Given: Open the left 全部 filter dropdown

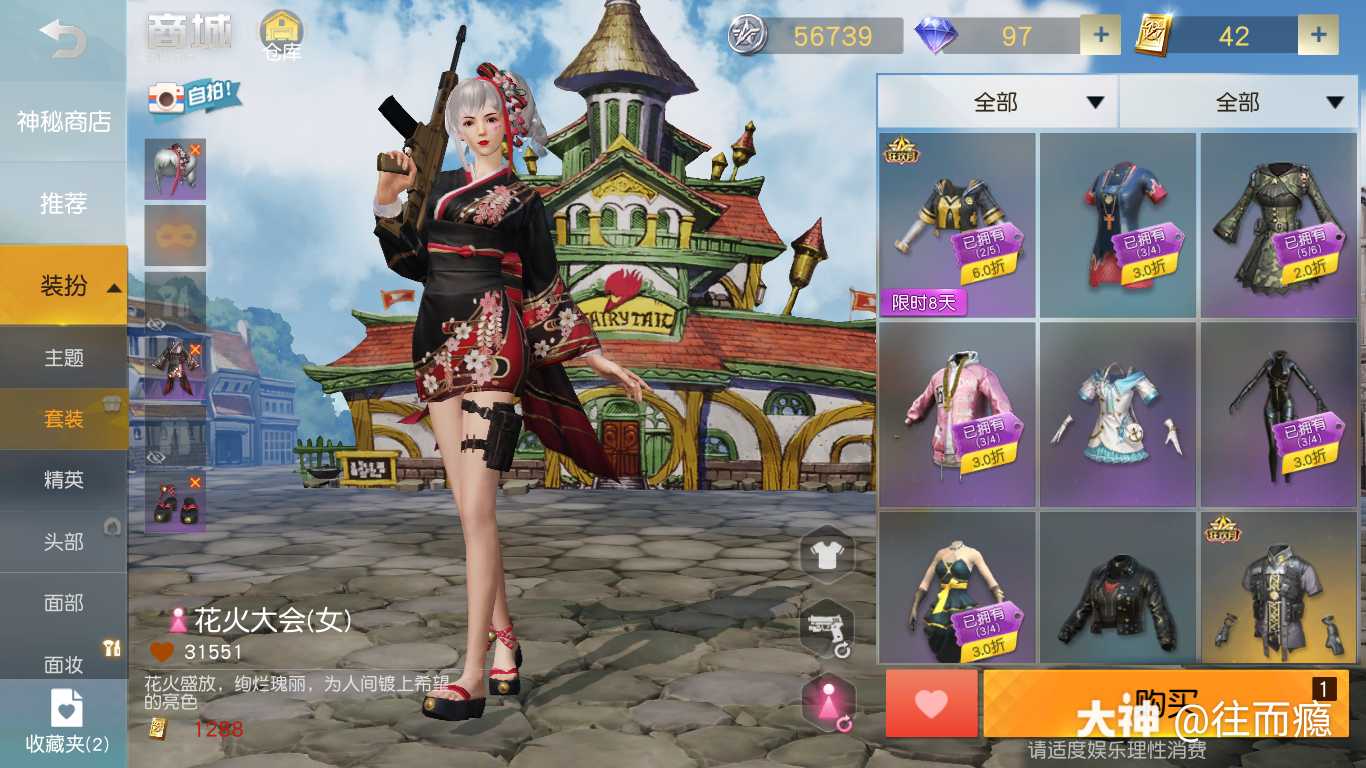Looking at the screenshot, I should 997,102.
